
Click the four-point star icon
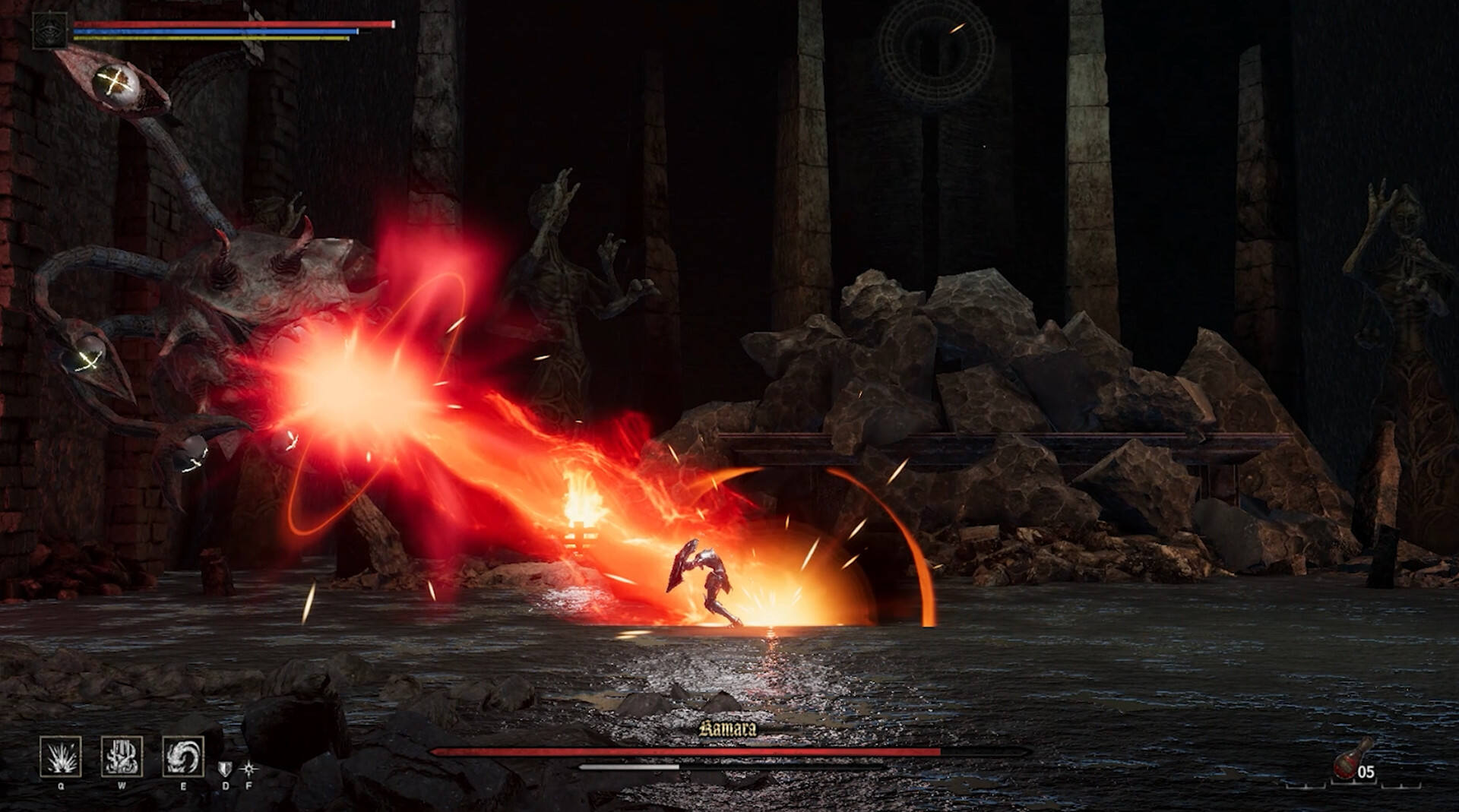pos(248,769)
